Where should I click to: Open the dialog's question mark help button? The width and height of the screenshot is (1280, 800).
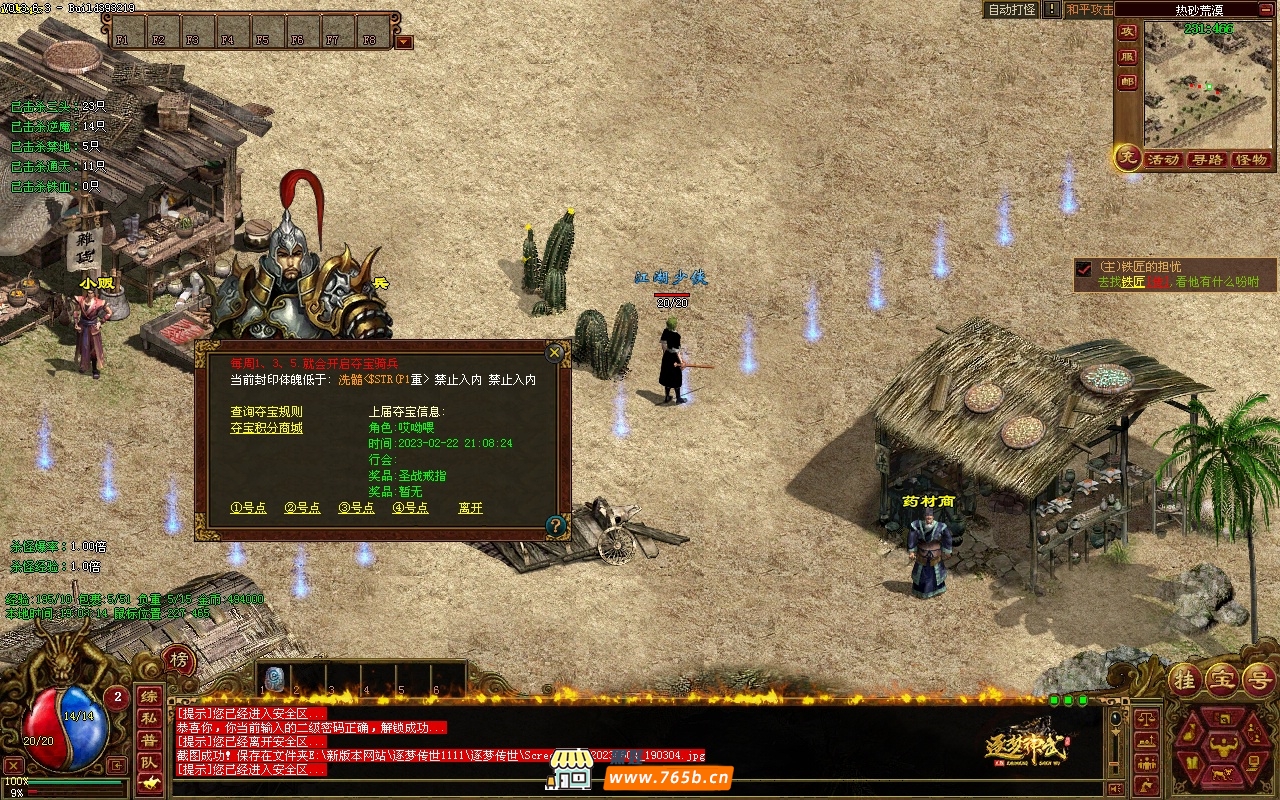click(556, 524)
